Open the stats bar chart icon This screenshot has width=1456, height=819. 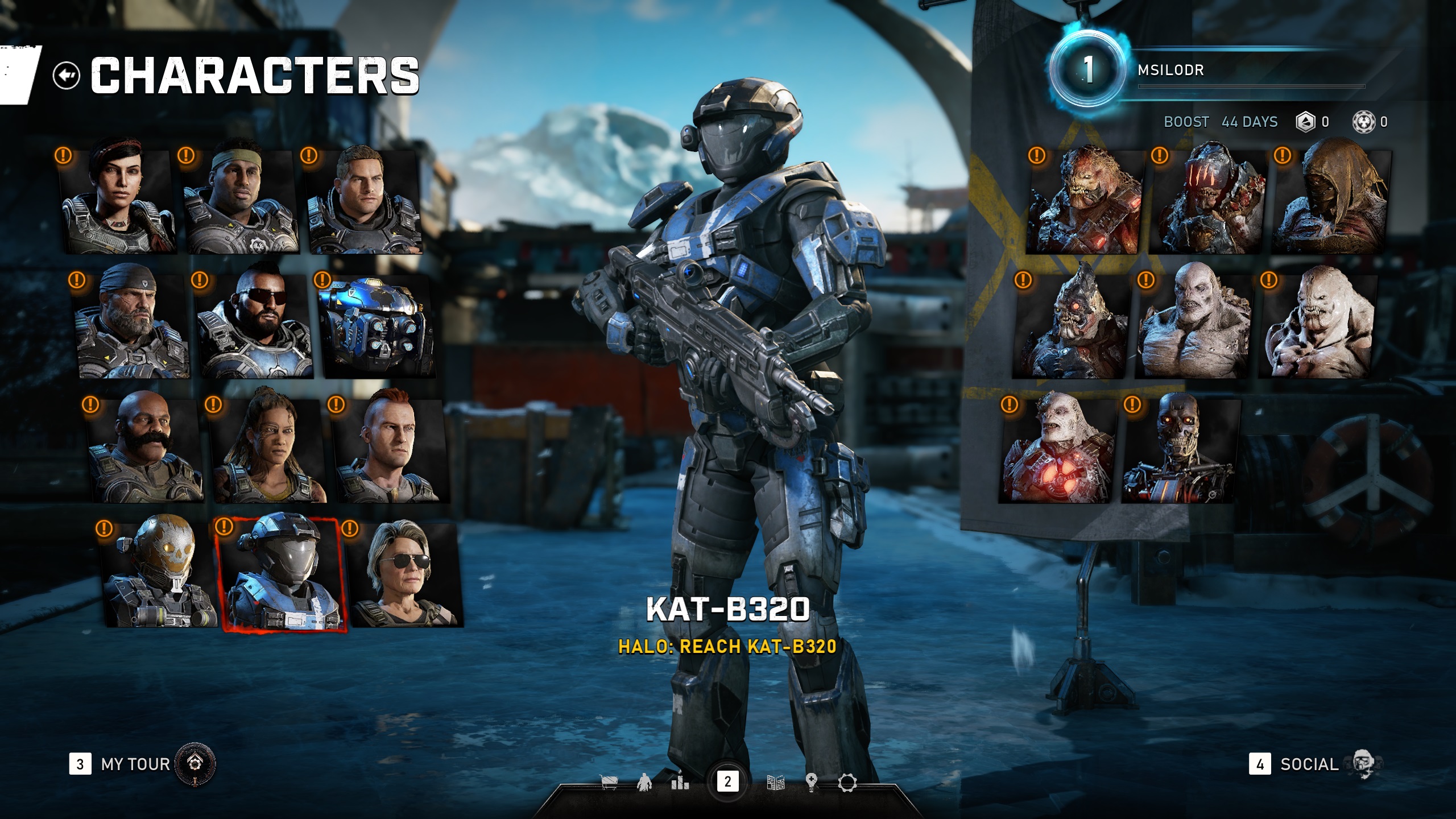coord(680,783)
